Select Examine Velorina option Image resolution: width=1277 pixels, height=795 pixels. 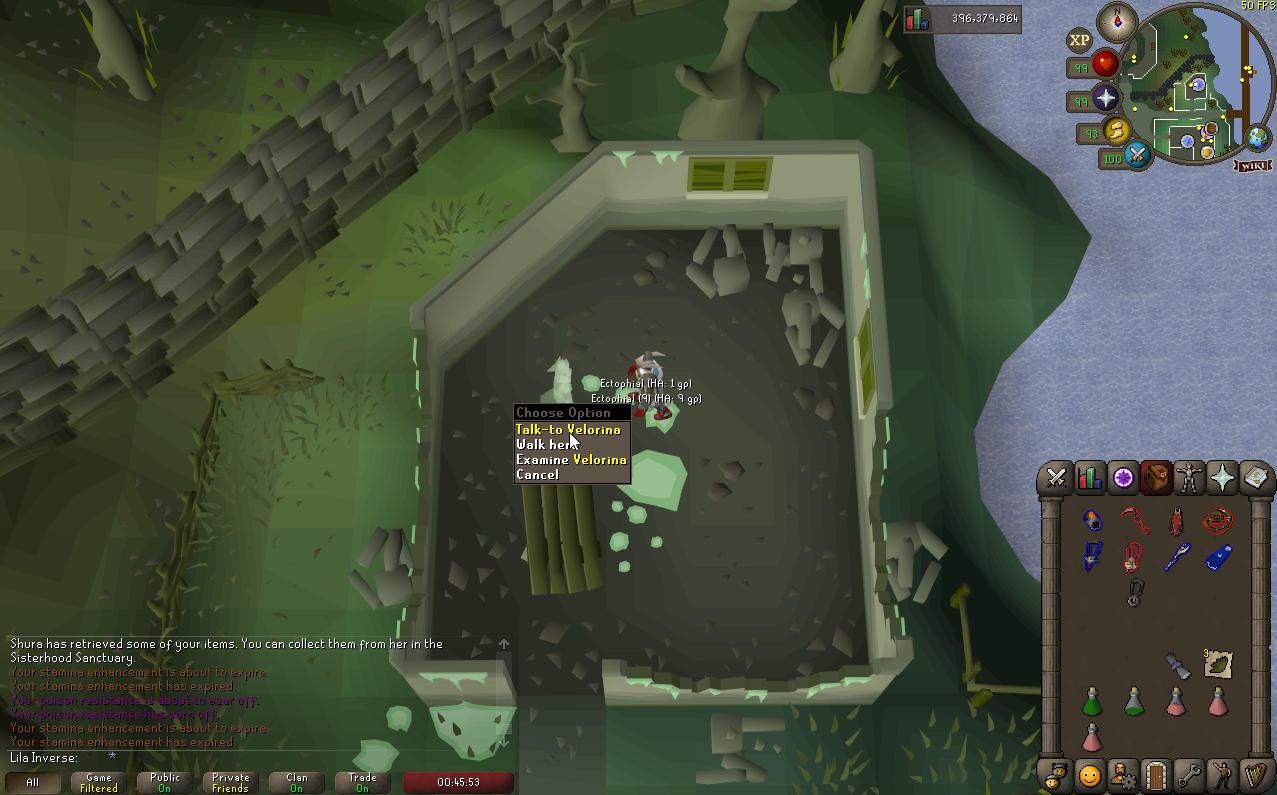coord(571,460)
